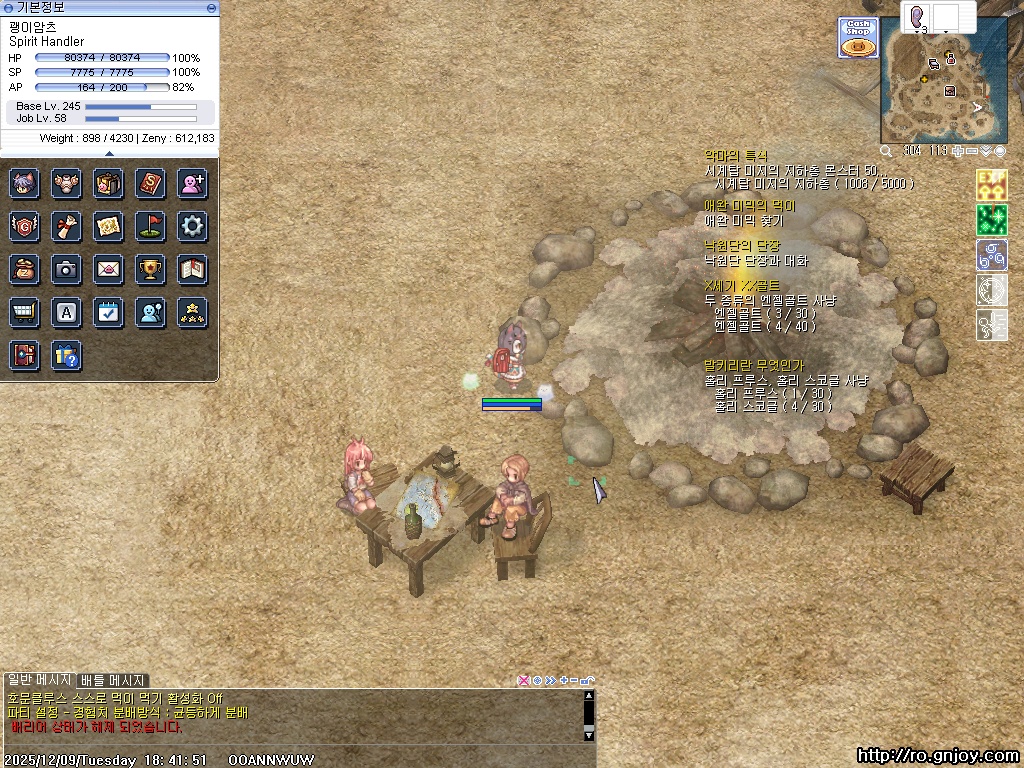Open the red skill book icon

[150, 183]
